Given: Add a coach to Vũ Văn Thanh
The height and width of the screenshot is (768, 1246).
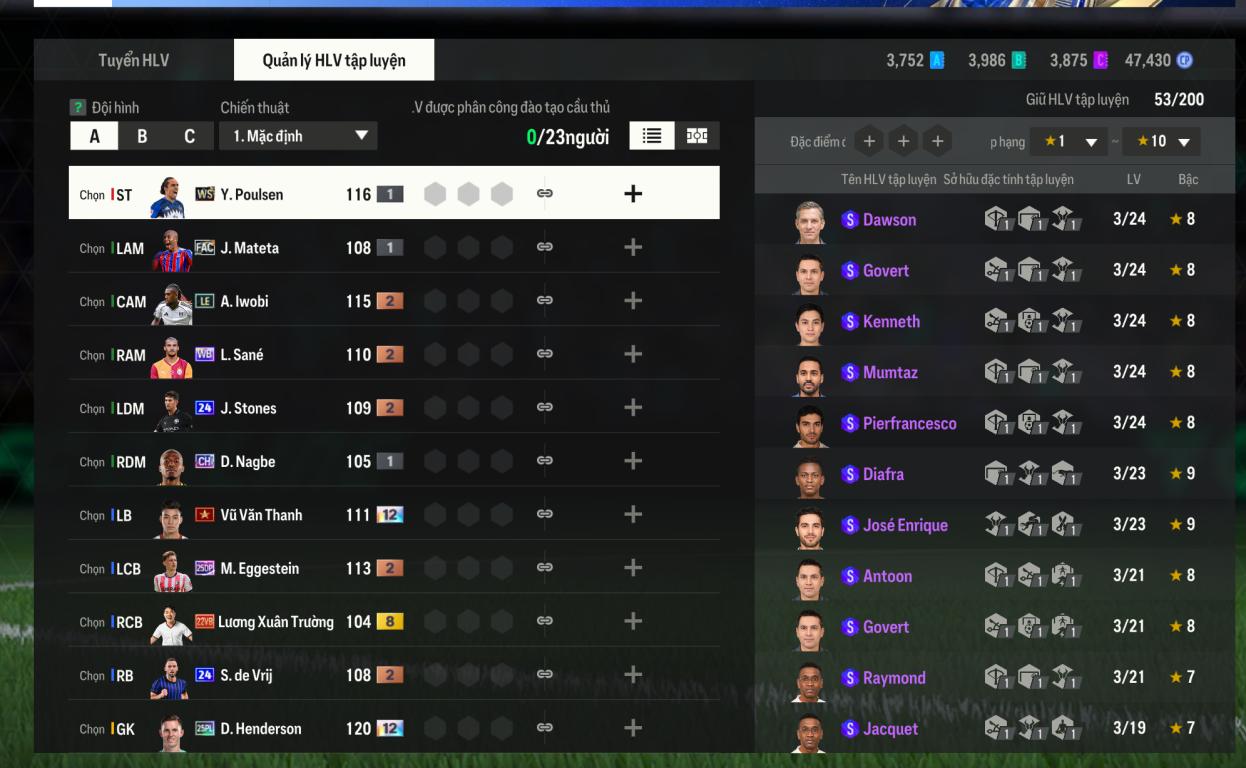Looking at the screenshot, I should [632, 514].
